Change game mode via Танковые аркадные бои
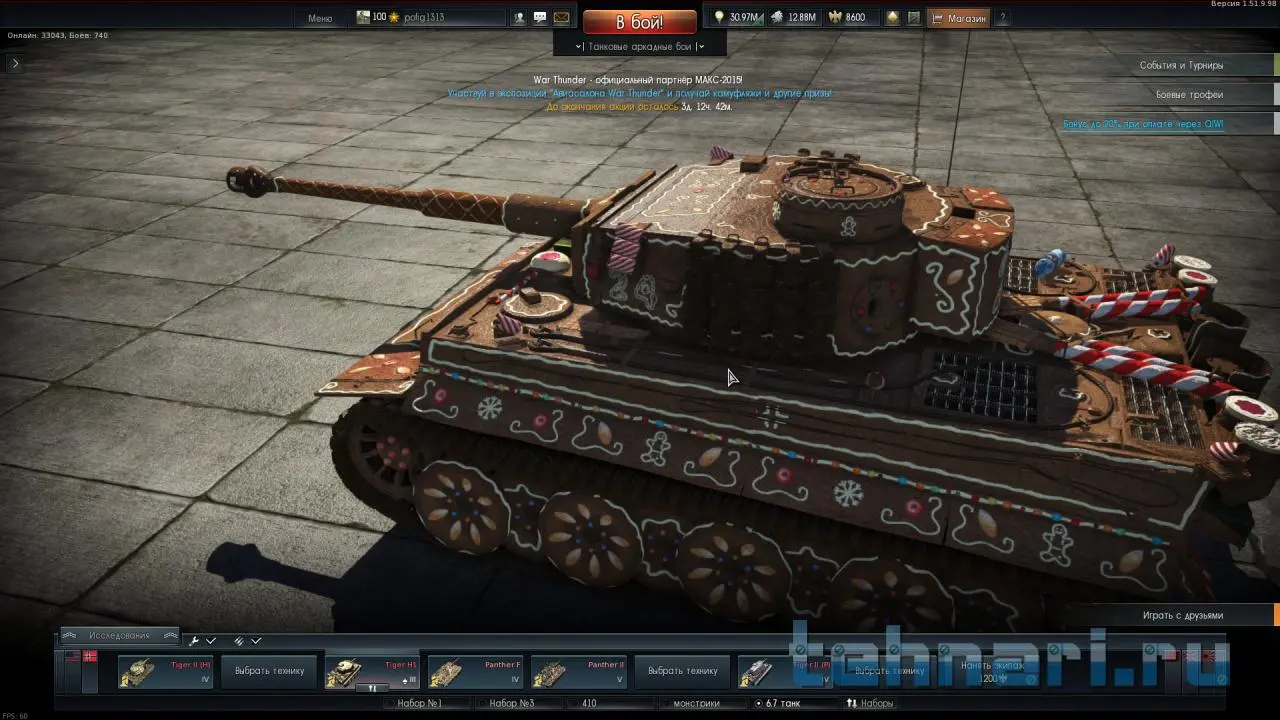Screen dimensions: 1280x720 pos(640,46)
